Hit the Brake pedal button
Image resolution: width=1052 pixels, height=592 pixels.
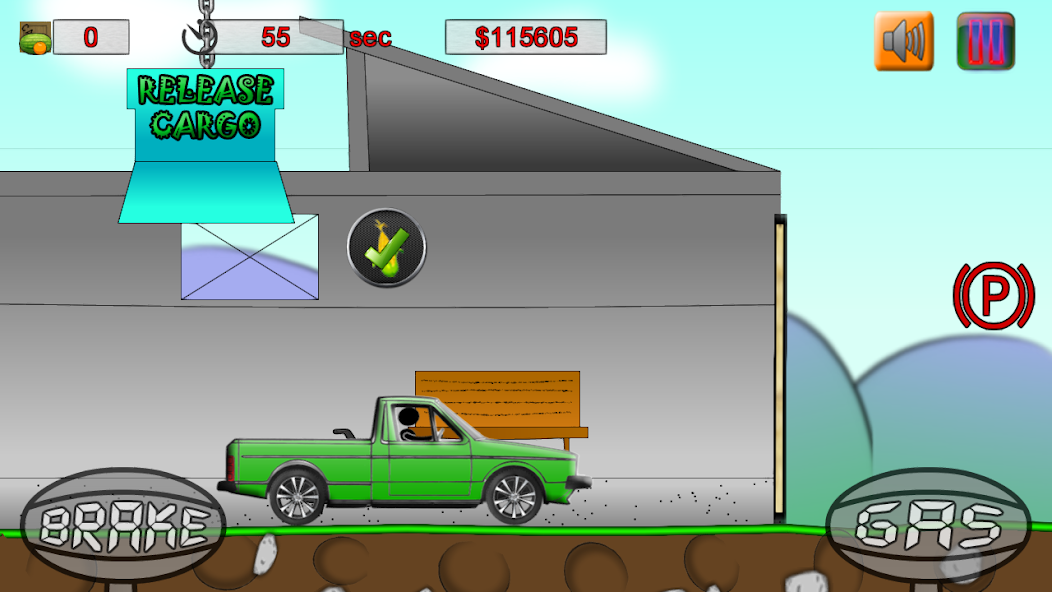coord(123,525)
